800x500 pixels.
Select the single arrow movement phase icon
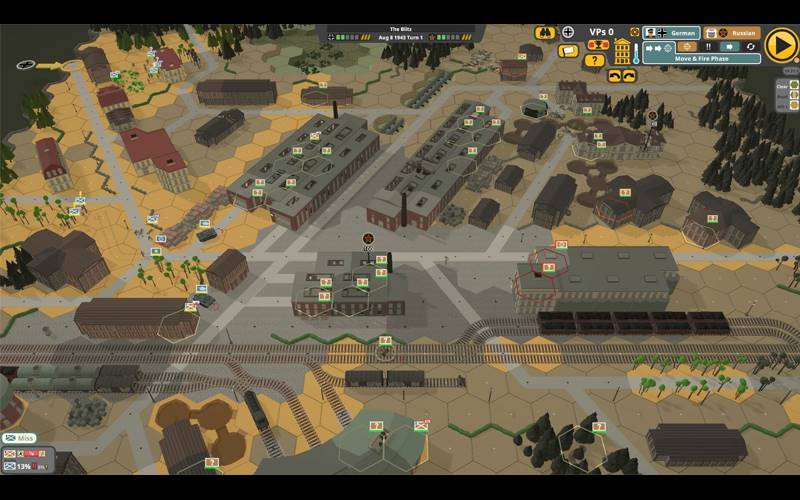click(731, 46)
